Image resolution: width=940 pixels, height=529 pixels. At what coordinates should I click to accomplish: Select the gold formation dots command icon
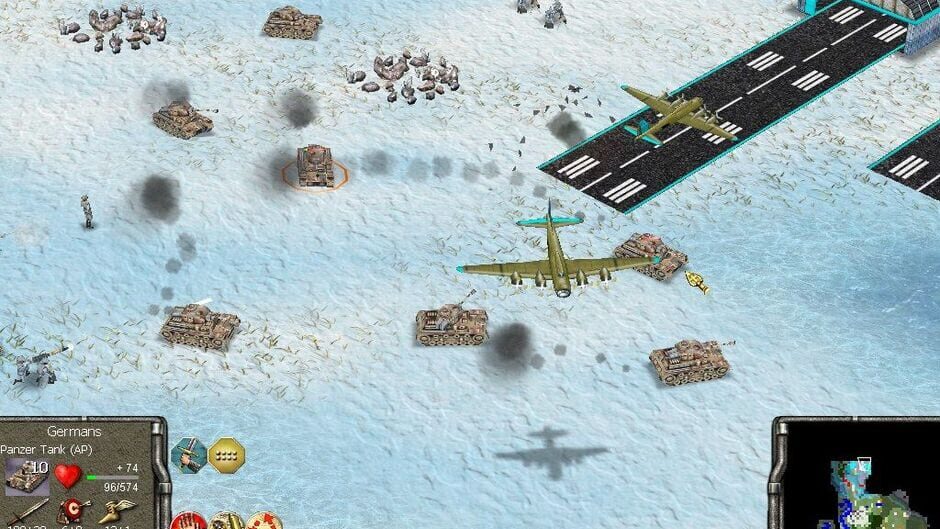[226, 456]
